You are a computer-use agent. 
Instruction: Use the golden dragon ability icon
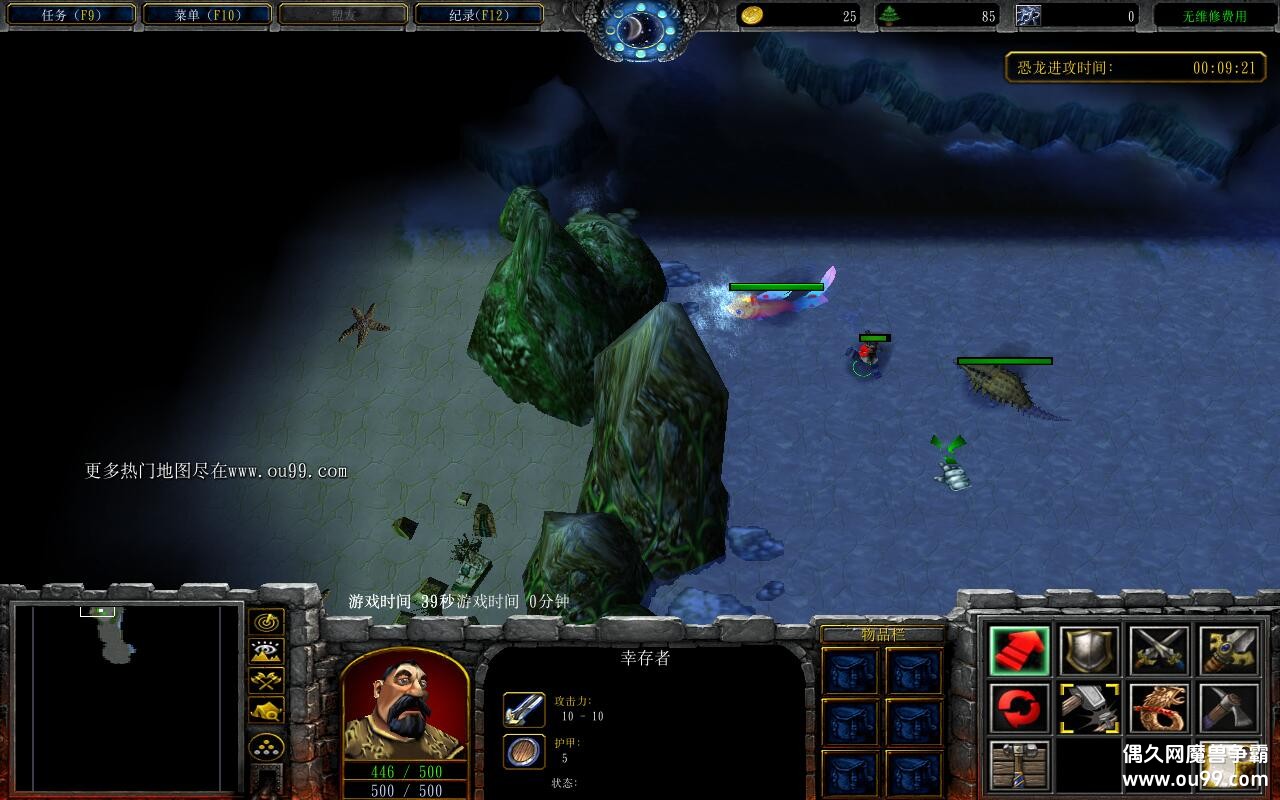tap(1159, 708)
